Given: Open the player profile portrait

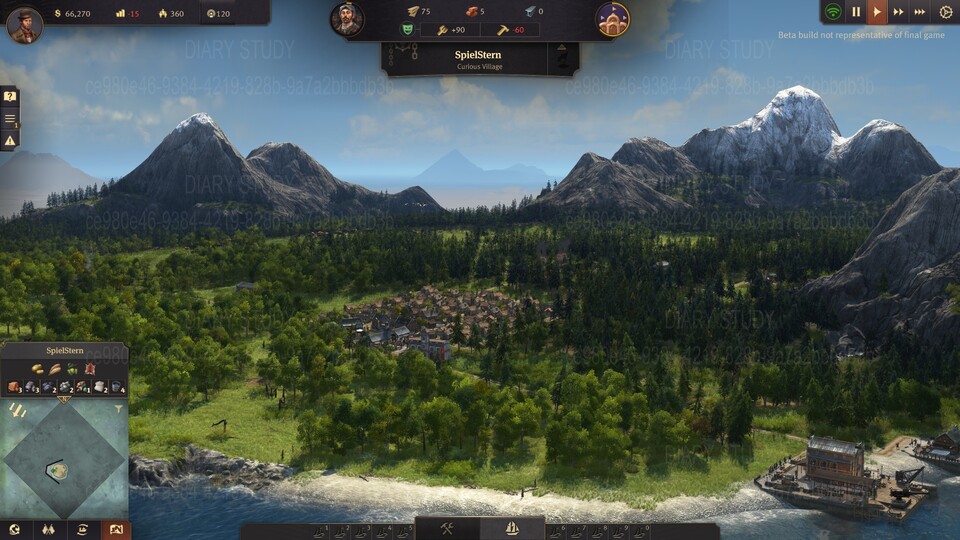Looking at the screenshot, I should point(24,24).
